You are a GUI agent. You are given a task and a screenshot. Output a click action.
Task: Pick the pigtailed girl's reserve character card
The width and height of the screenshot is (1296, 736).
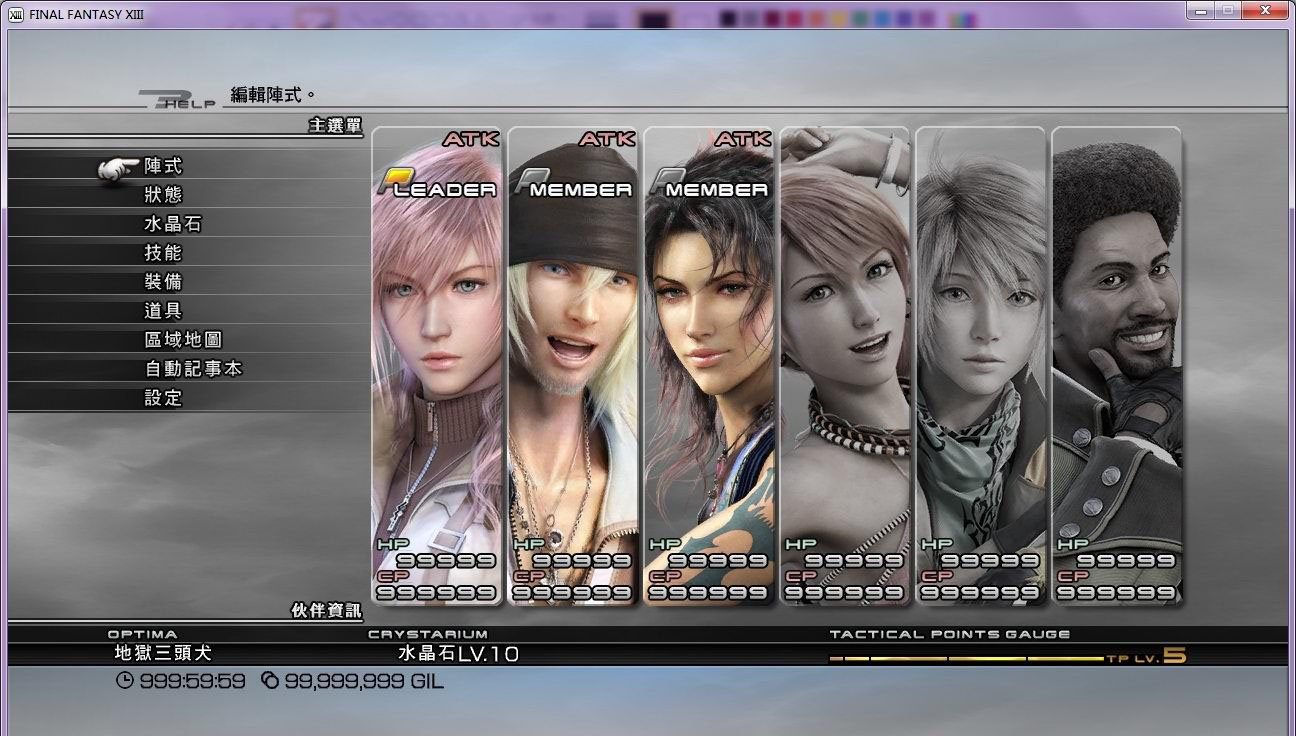(x=845, y=366)
